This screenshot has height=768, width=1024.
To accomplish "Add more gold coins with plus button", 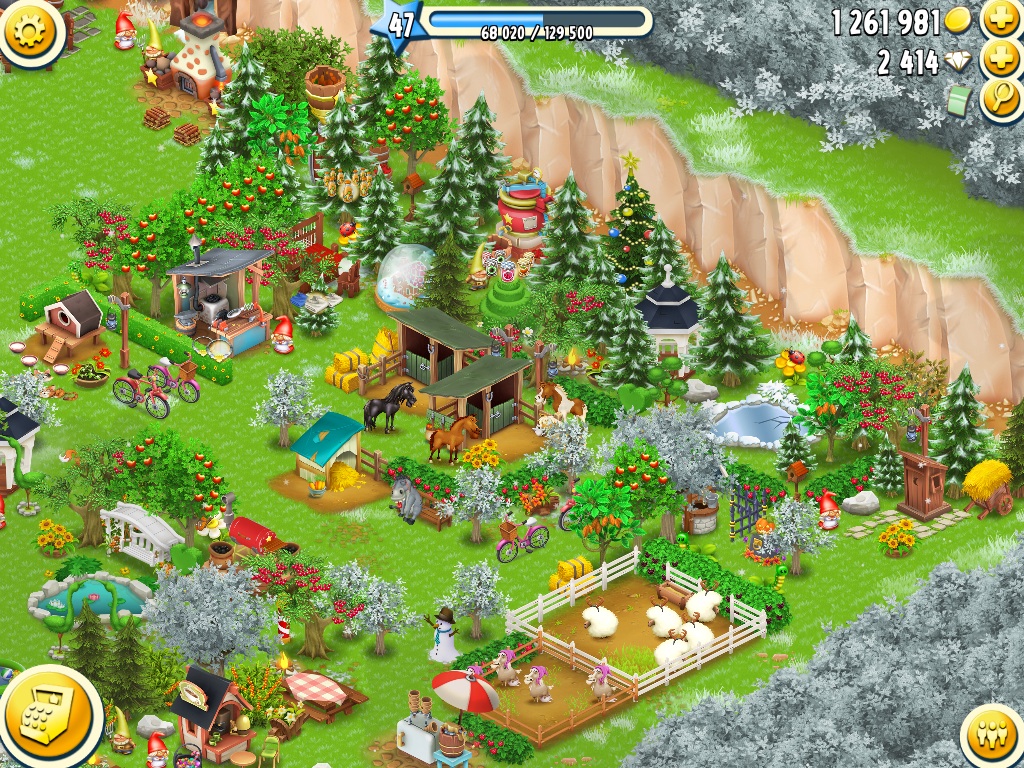I will pyautogui.click(x=999, y=18).
